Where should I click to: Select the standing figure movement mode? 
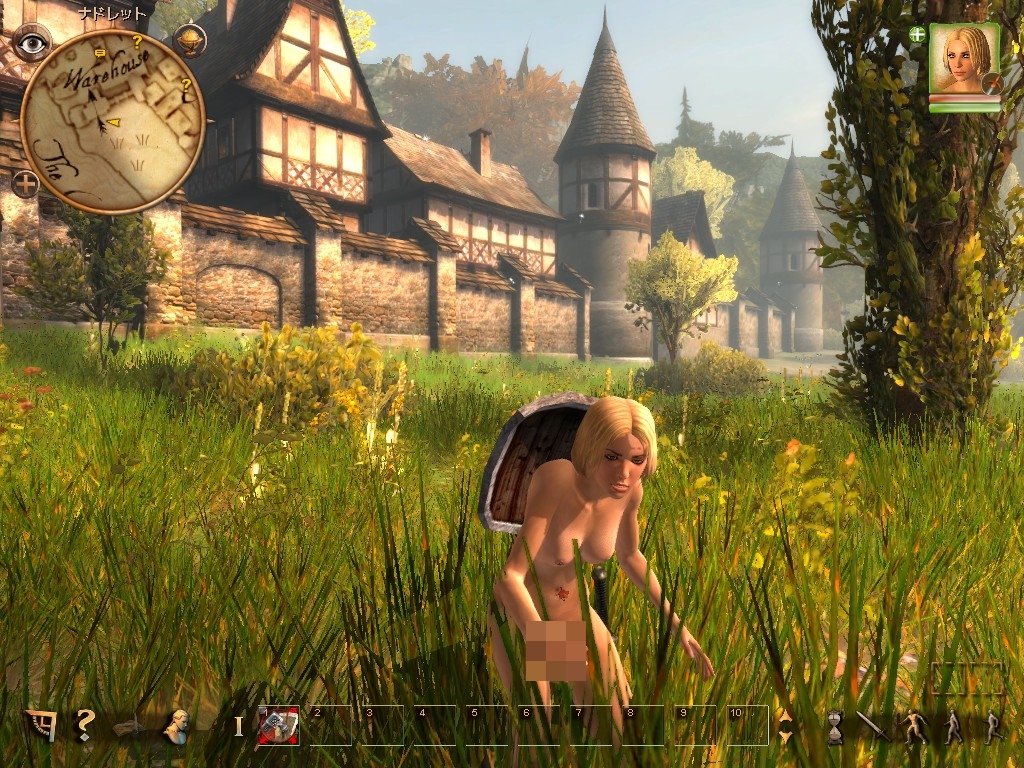(x=953, y=727)
